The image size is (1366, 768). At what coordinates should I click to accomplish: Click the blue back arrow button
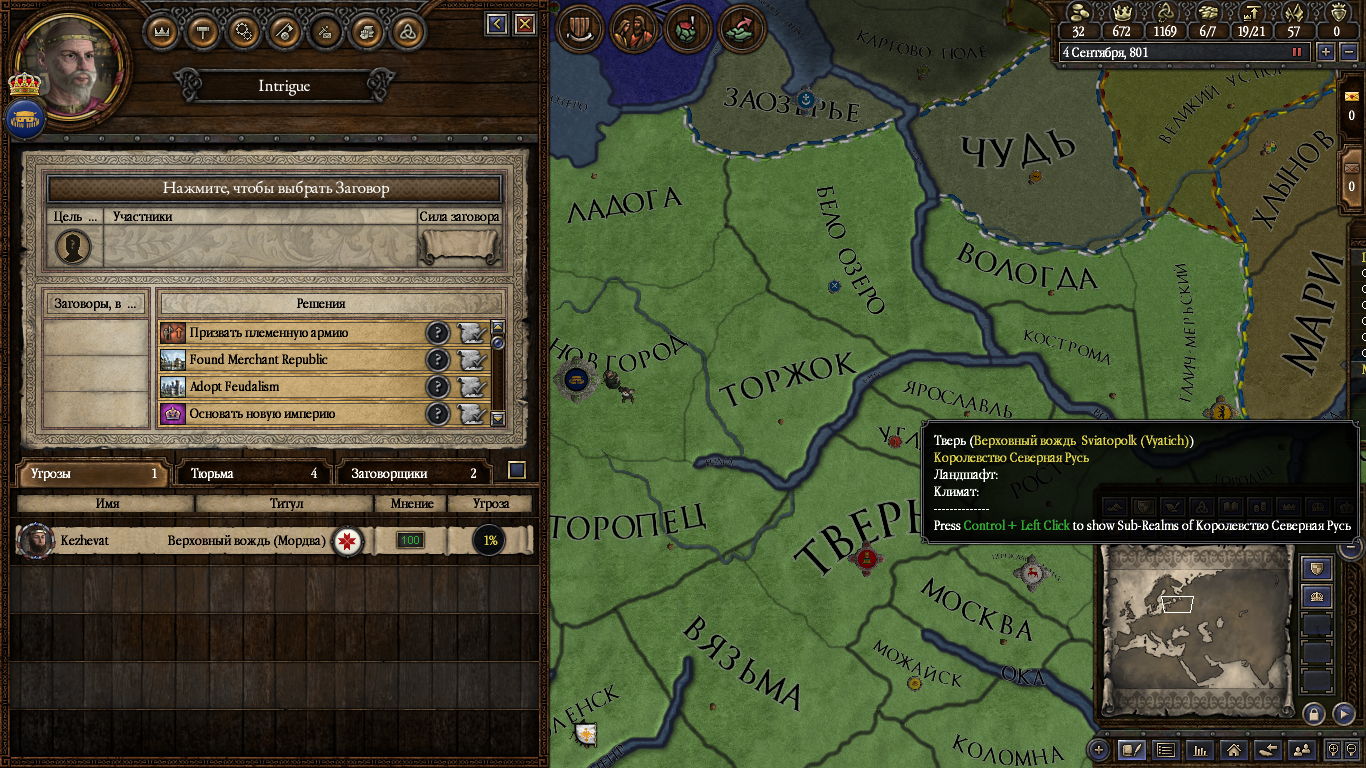pos(497,24)
